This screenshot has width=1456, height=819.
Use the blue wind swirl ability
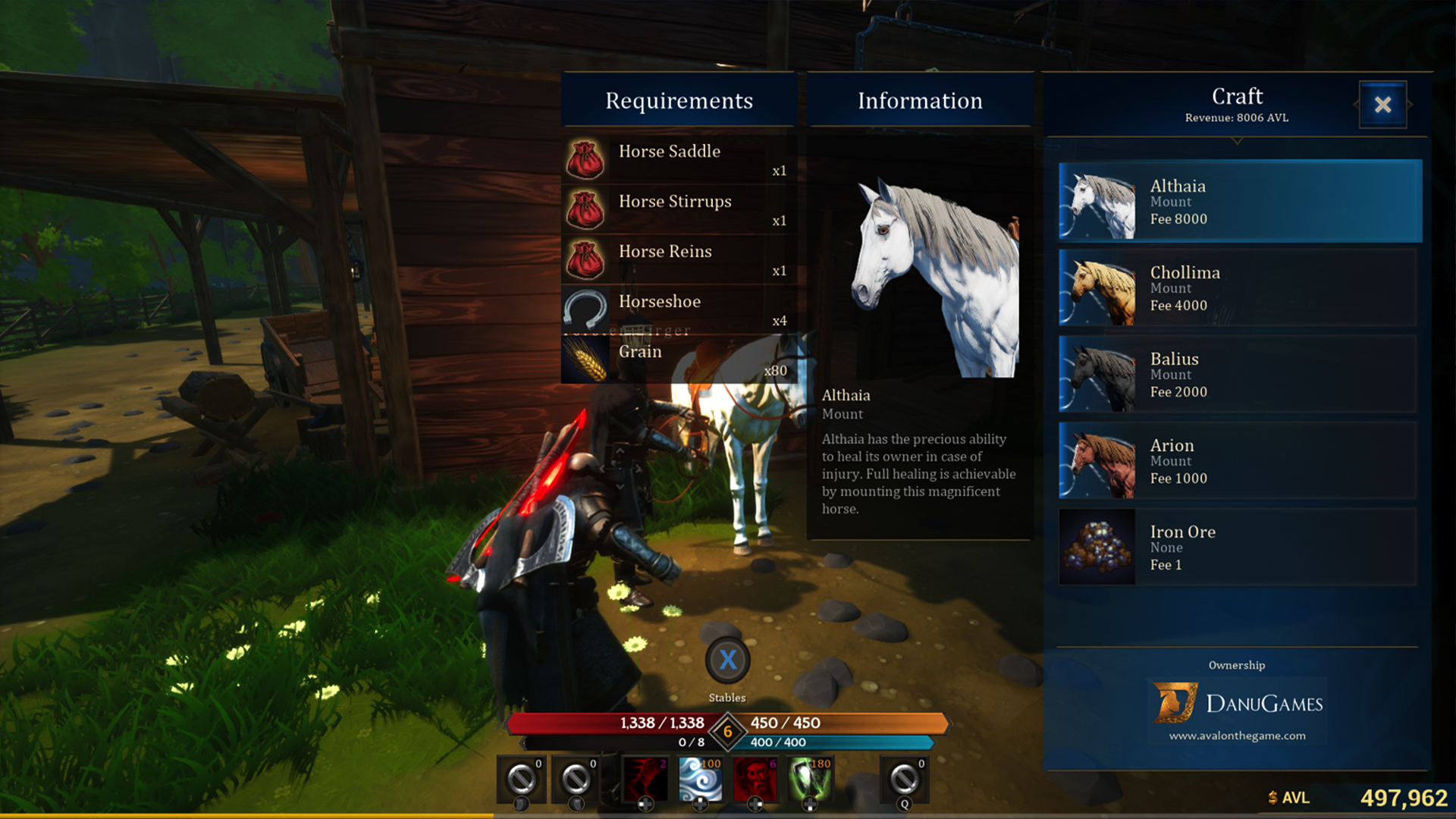coord(700,779)
